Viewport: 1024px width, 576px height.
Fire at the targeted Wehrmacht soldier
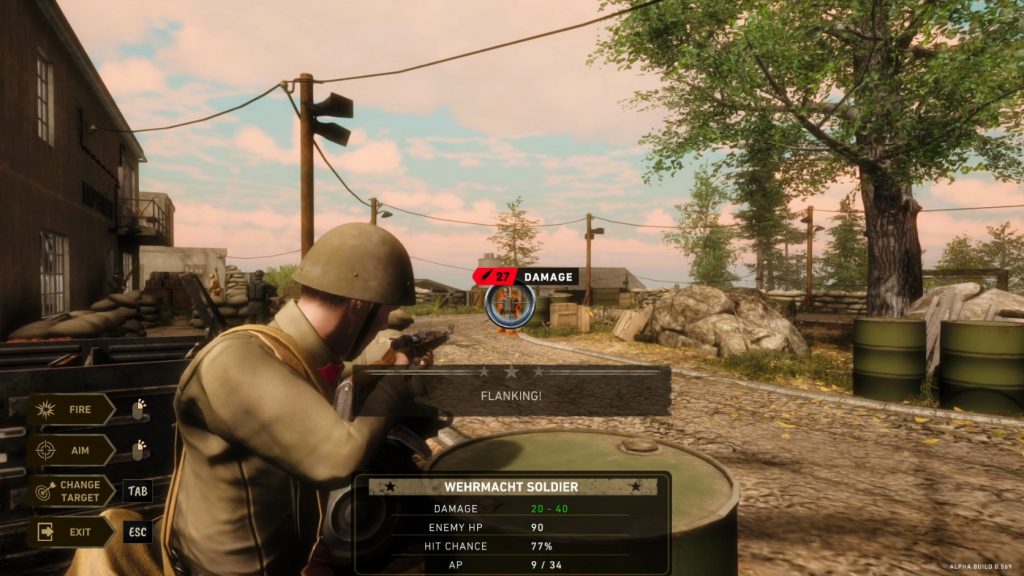coord(71,409)
